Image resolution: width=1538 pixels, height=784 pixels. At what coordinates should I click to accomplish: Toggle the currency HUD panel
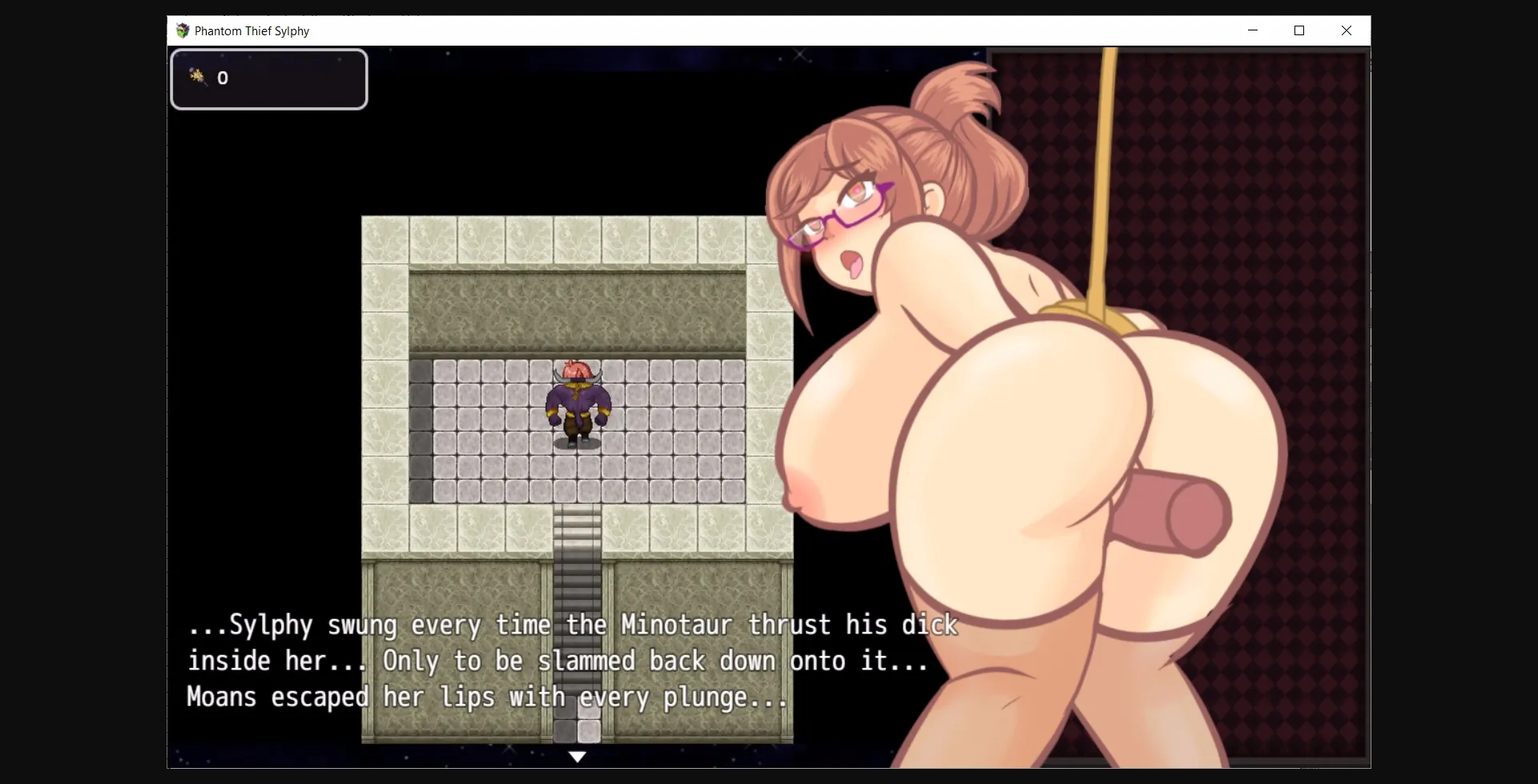point(268,78)
